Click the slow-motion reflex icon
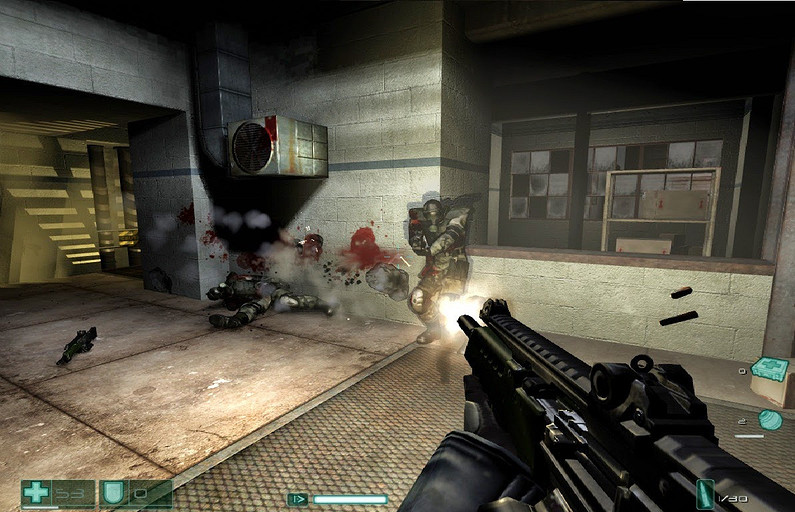Screen dimensions: 795x512 (297, 498)
